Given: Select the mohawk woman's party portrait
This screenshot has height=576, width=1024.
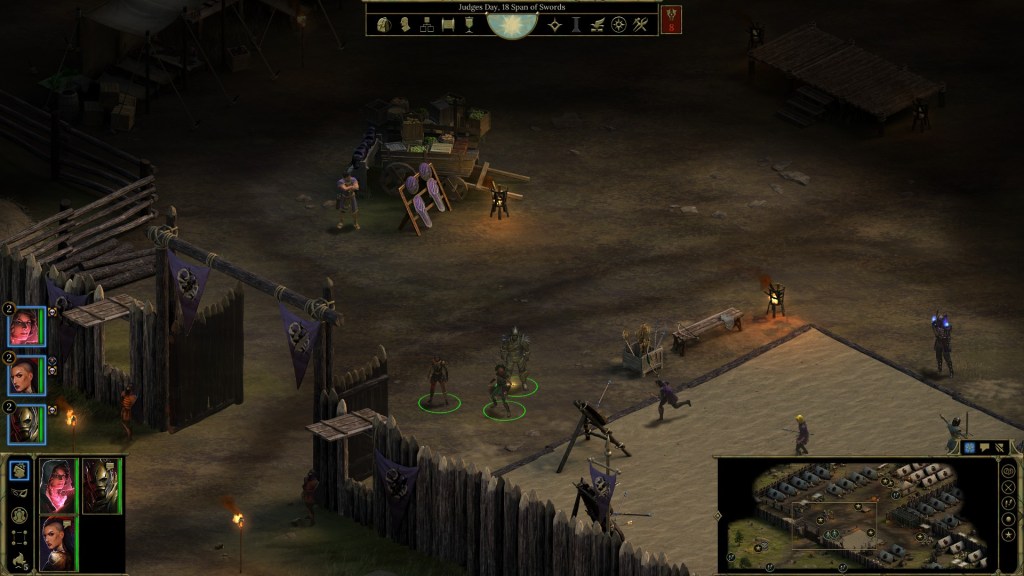Looking at the screenshot, I should point(58,543).
